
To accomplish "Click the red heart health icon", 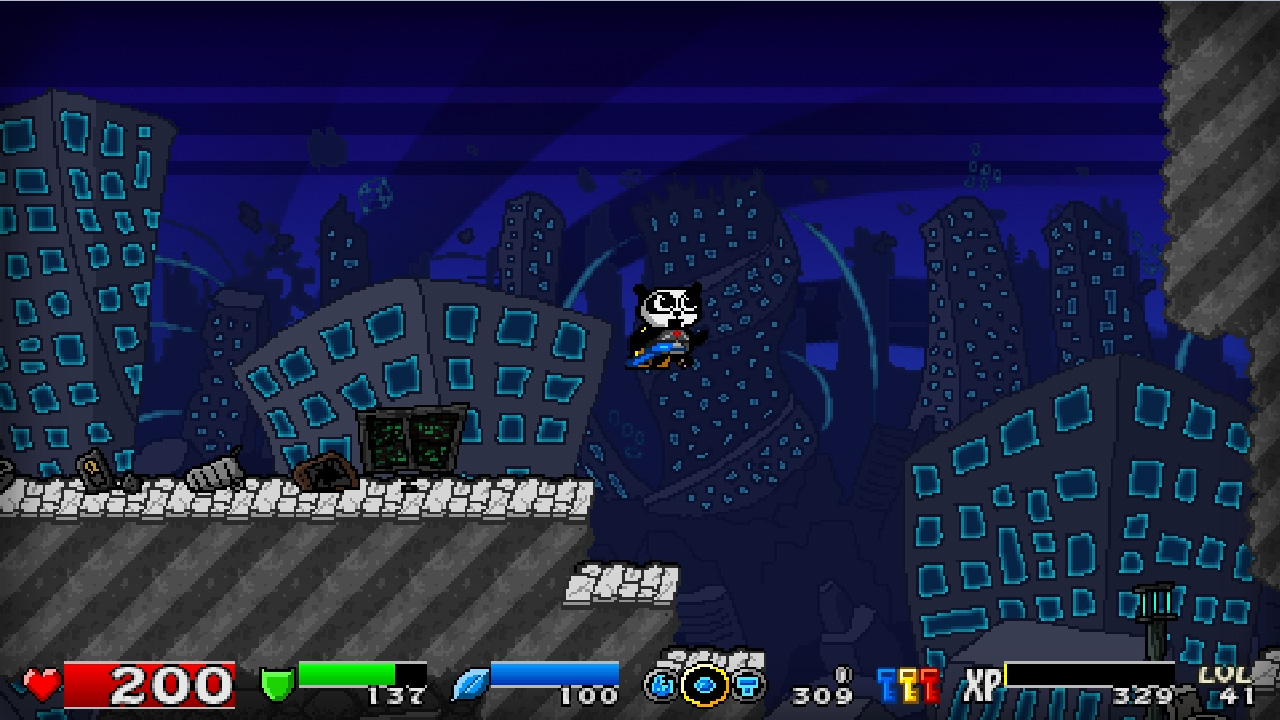I will click(x=40, y=685).
